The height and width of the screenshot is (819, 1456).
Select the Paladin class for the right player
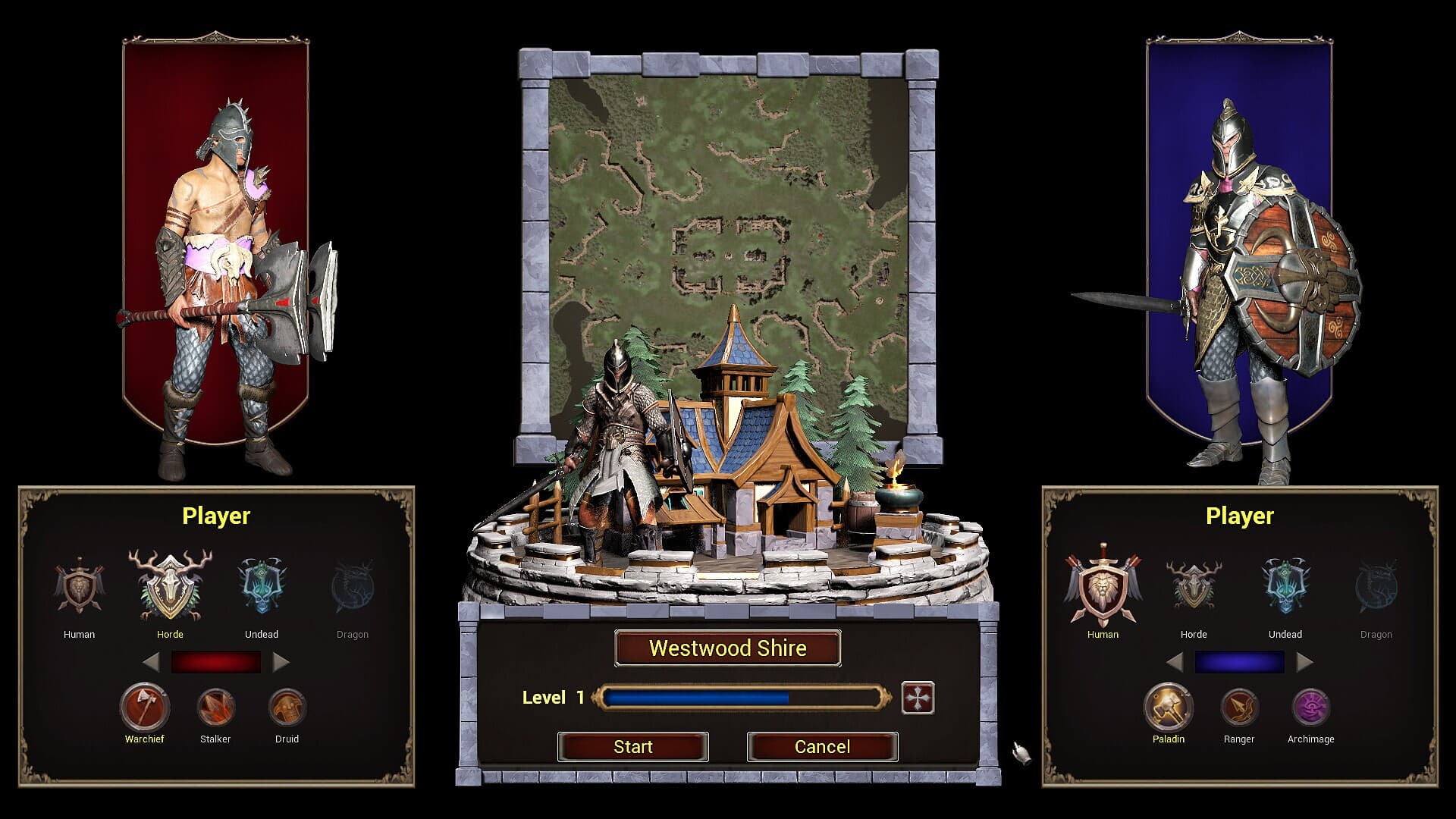[1169, 707]
